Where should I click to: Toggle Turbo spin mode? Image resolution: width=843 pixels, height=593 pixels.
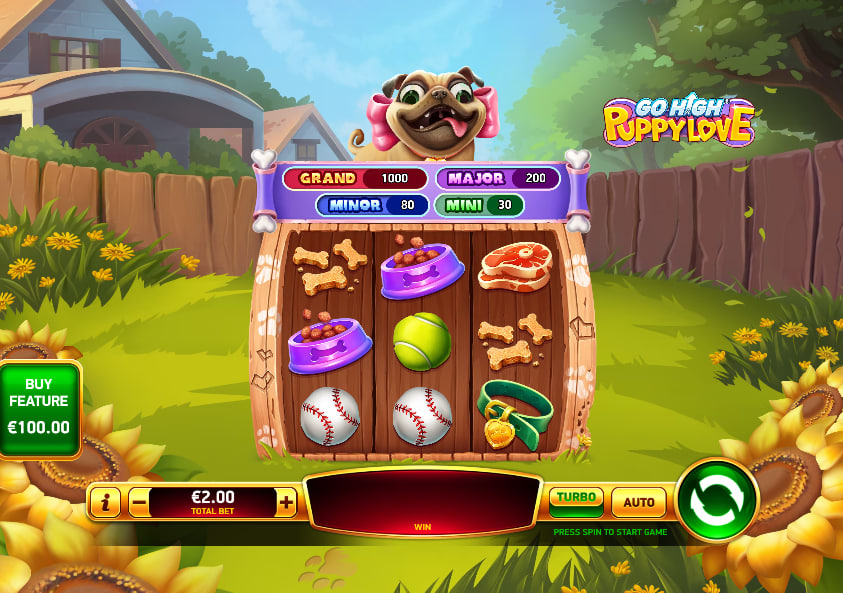click(x=576, y=500)
